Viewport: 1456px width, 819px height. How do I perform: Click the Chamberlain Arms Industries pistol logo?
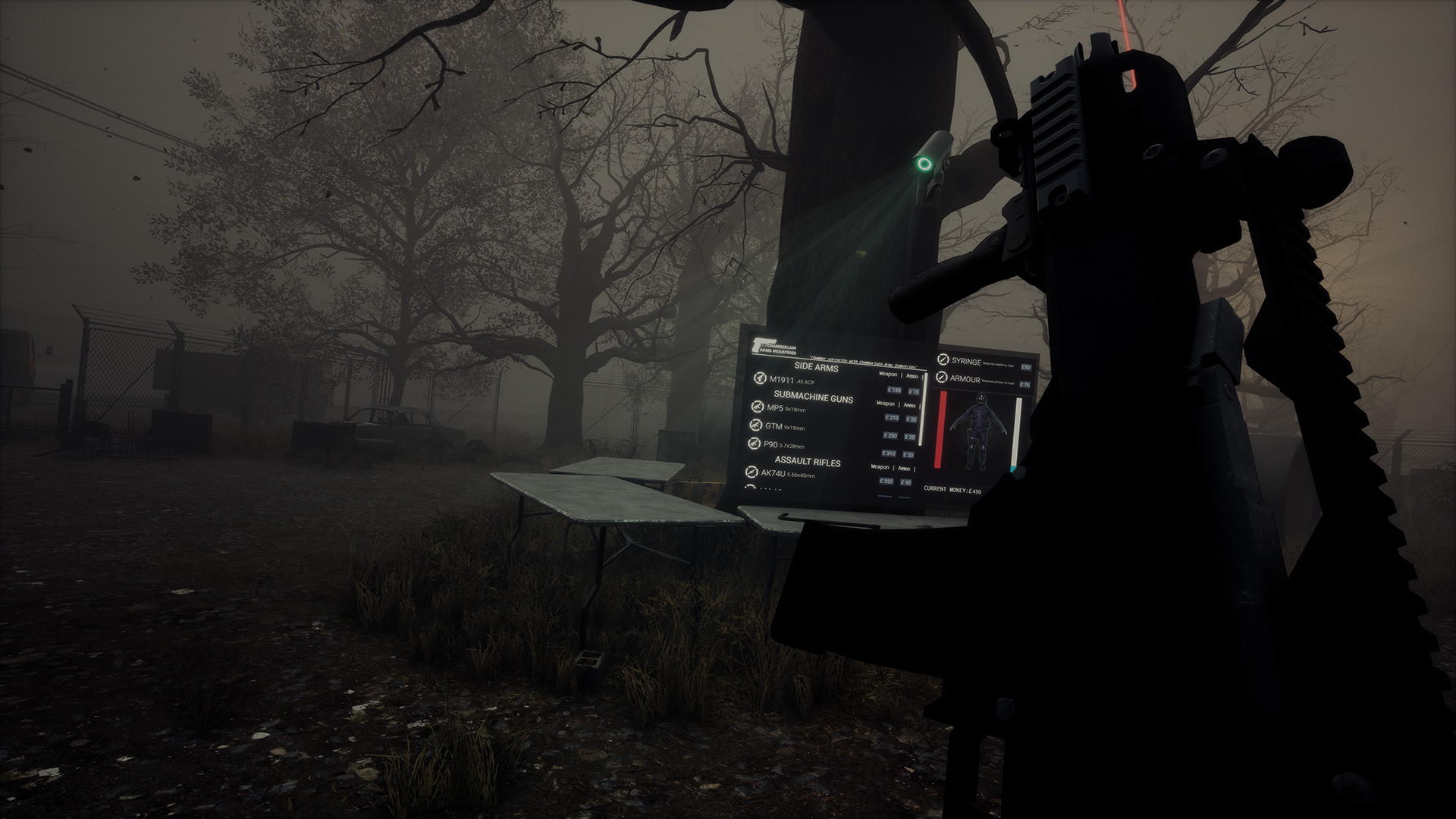(759, 345)
